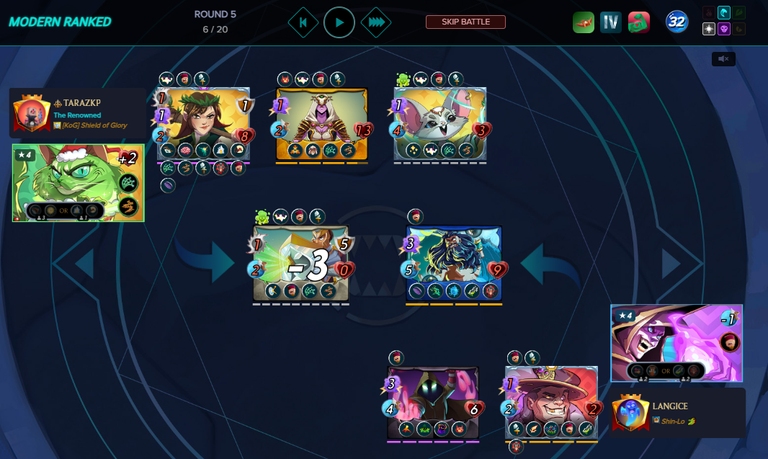Inspect the purple hooded summoner card

pos(676,343)
